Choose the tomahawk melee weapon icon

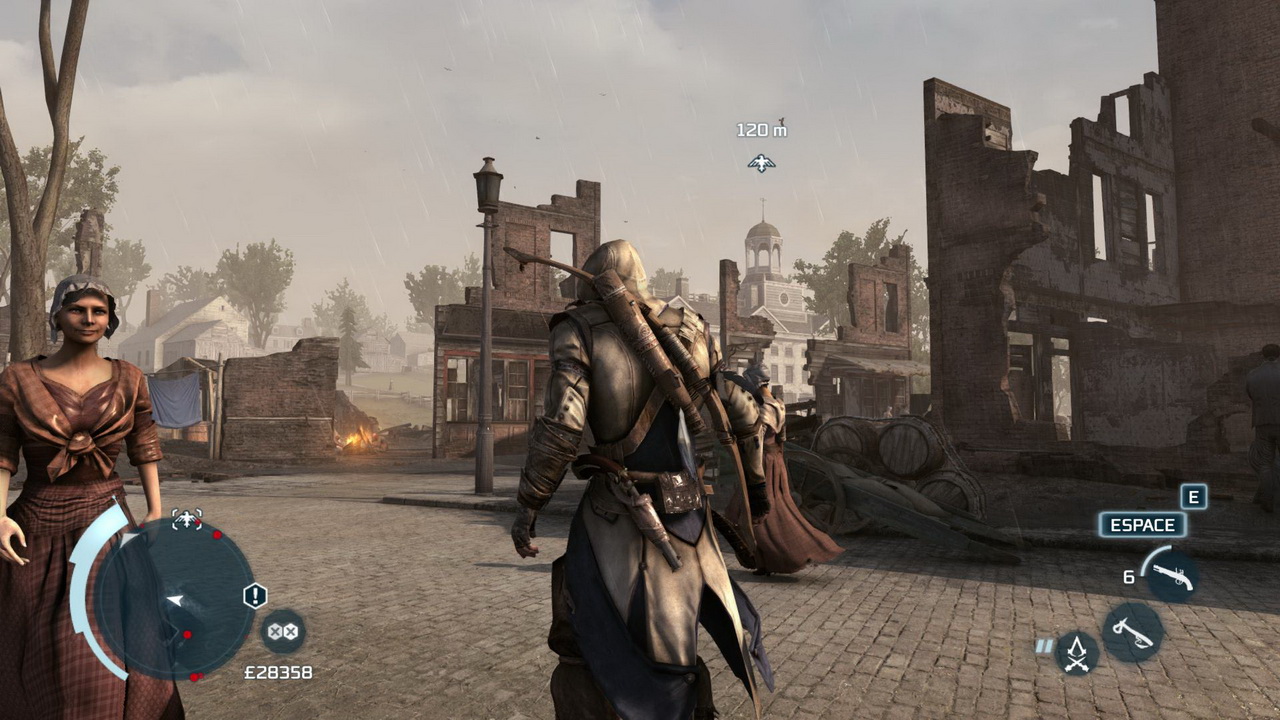pos(1132,632)
